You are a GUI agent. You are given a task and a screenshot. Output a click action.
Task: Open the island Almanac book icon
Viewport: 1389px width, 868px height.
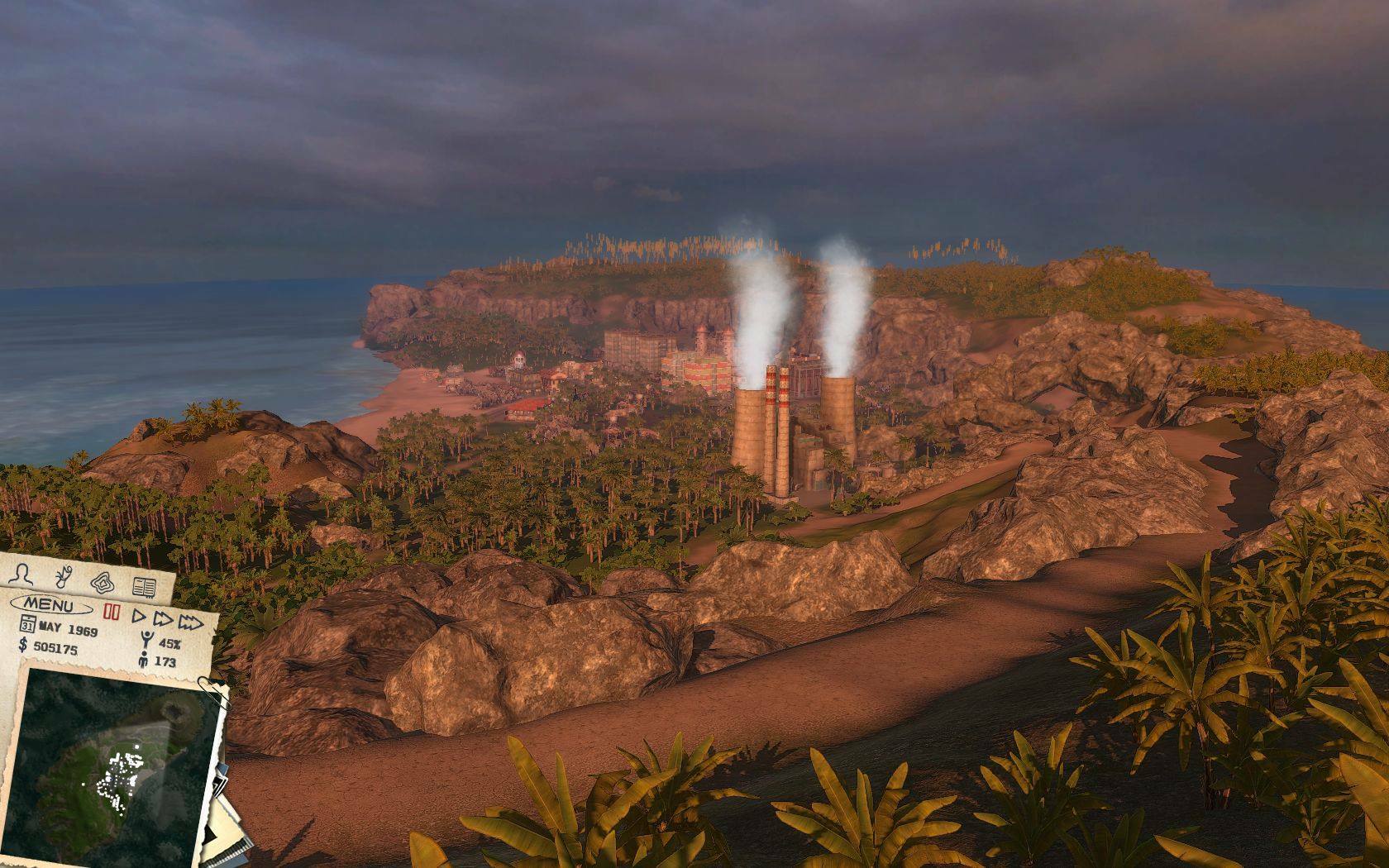pyautogui.click(x=145, y=587)
